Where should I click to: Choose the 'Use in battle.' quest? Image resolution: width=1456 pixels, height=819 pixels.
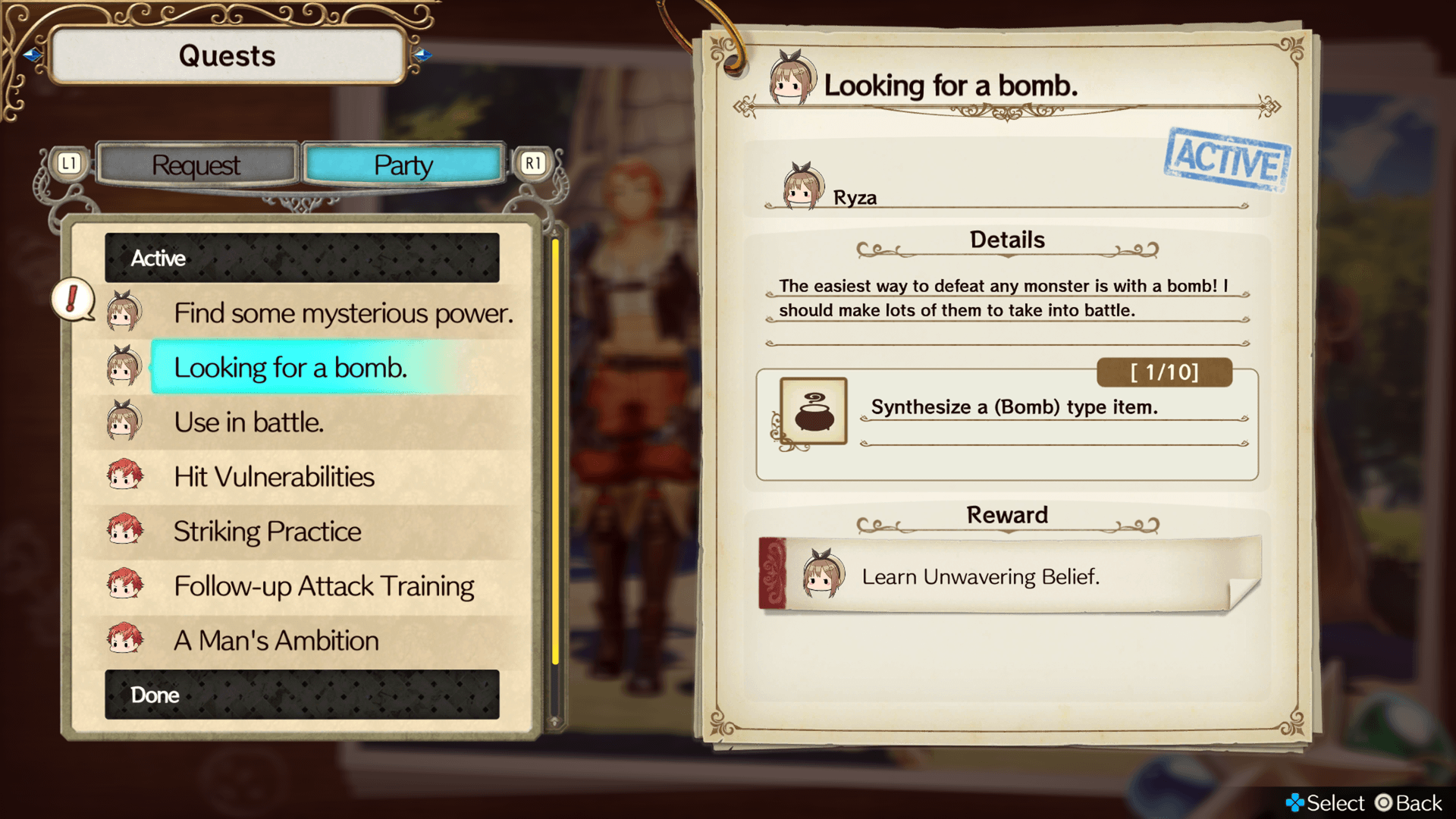(x=249, y=422)
